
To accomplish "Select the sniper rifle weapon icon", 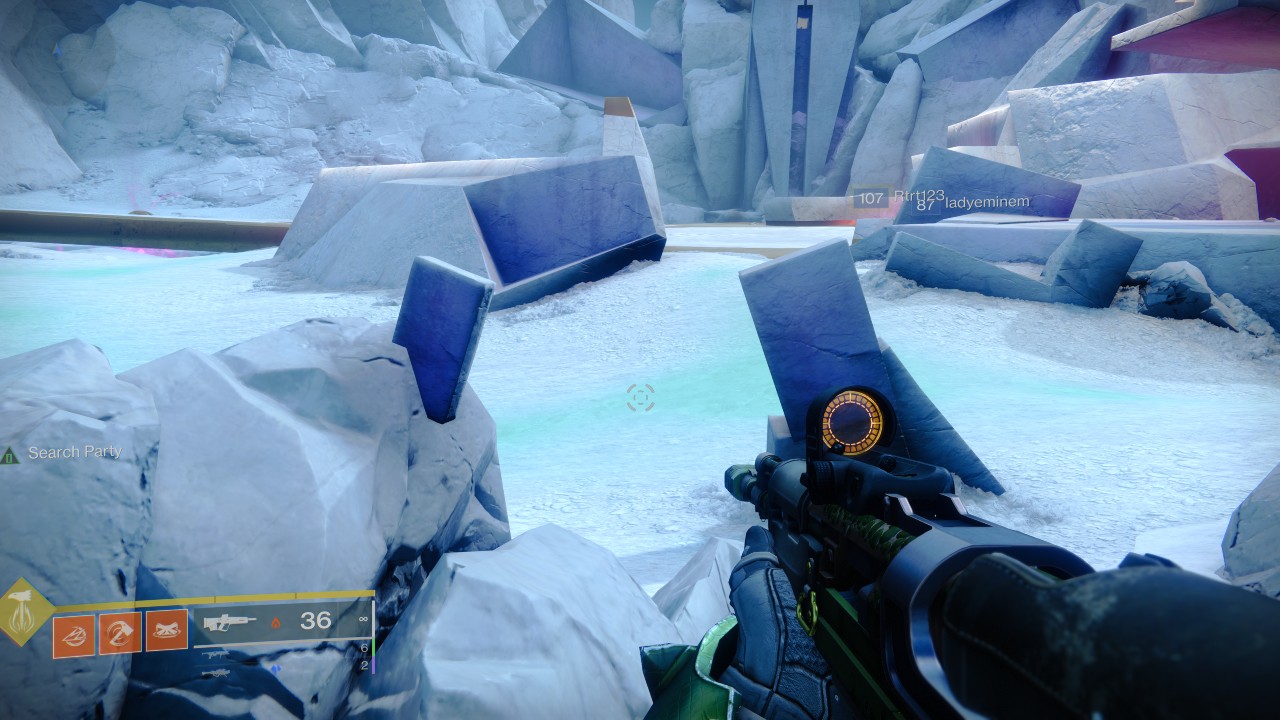I will (x=216, y=673).
